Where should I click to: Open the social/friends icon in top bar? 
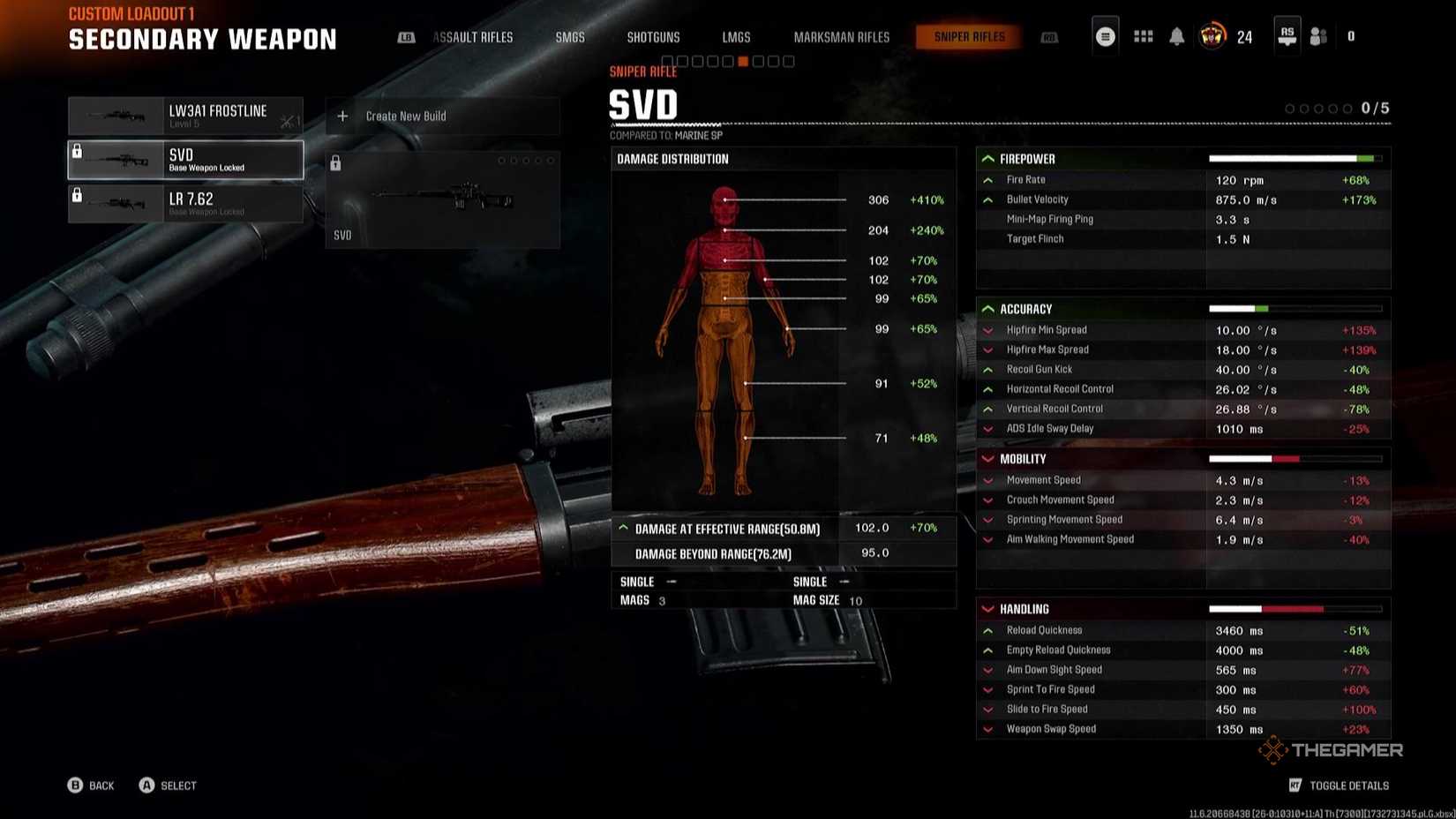click(1317, 36)
